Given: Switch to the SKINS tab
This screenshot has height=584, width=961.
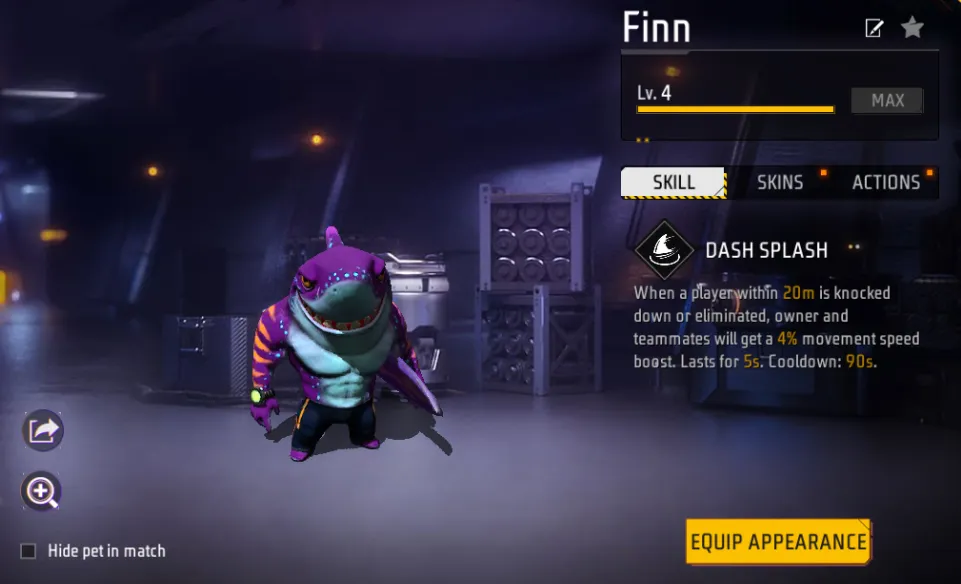Looking at the screenshot, I should (780, 183).
